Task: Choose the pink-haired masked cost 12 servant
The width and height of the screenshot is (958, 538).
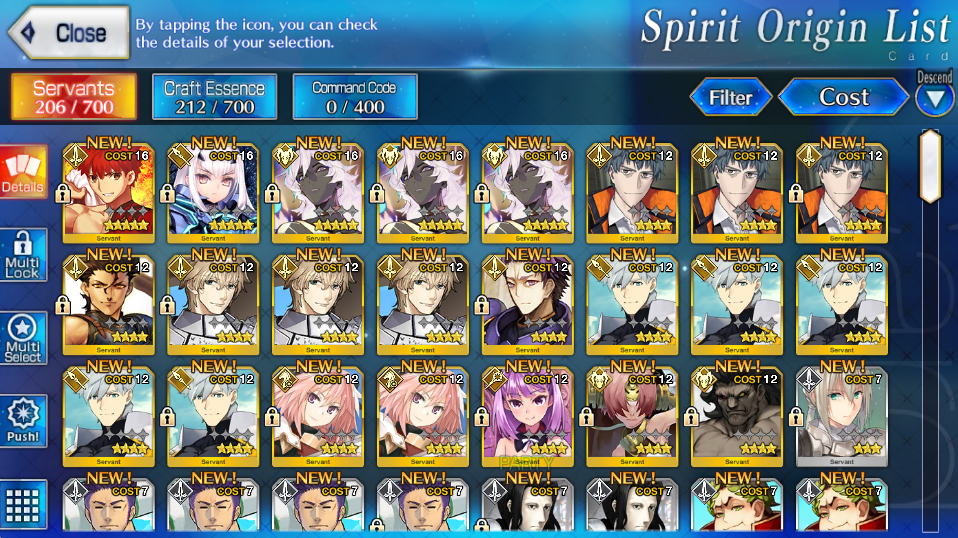Action: [x=632, y=414]
